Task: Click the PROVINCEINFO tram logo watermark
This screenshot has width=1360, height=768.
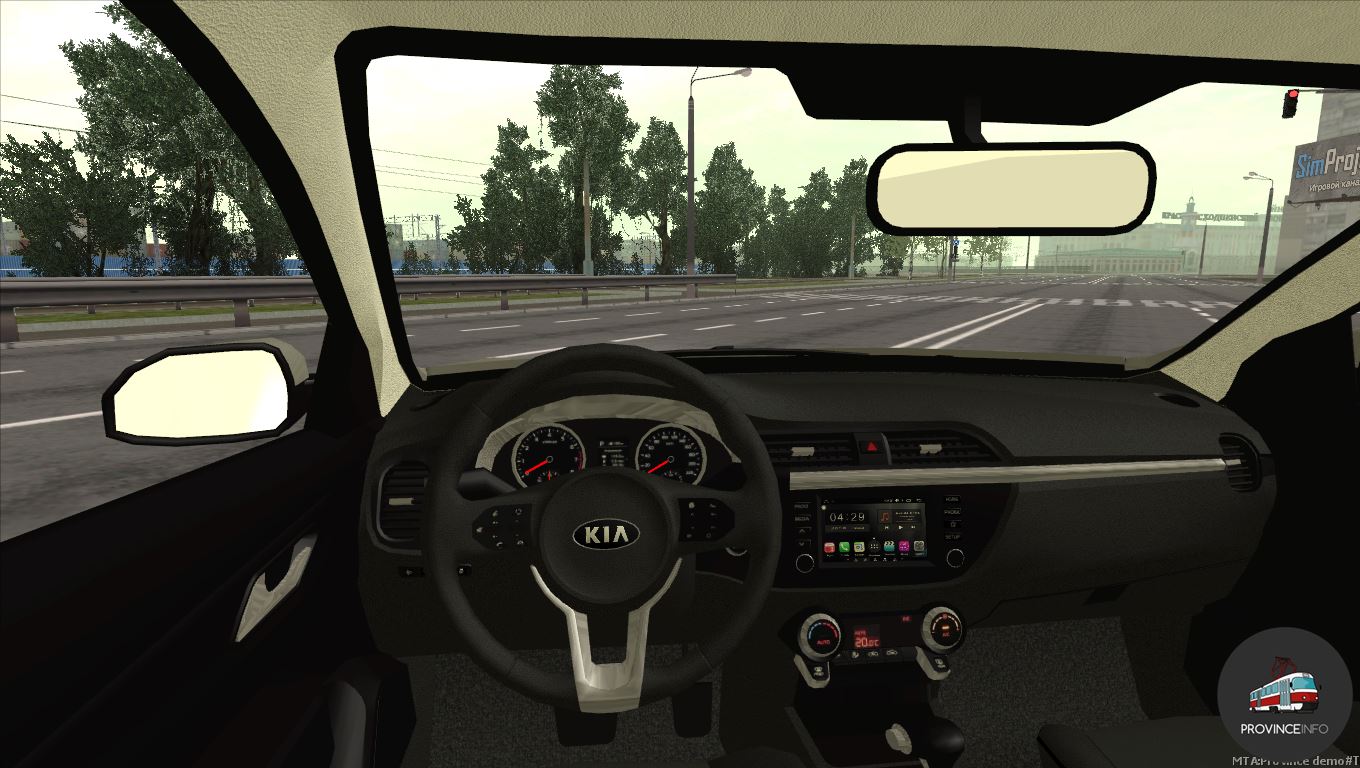Action: [x=1284, y=694]
